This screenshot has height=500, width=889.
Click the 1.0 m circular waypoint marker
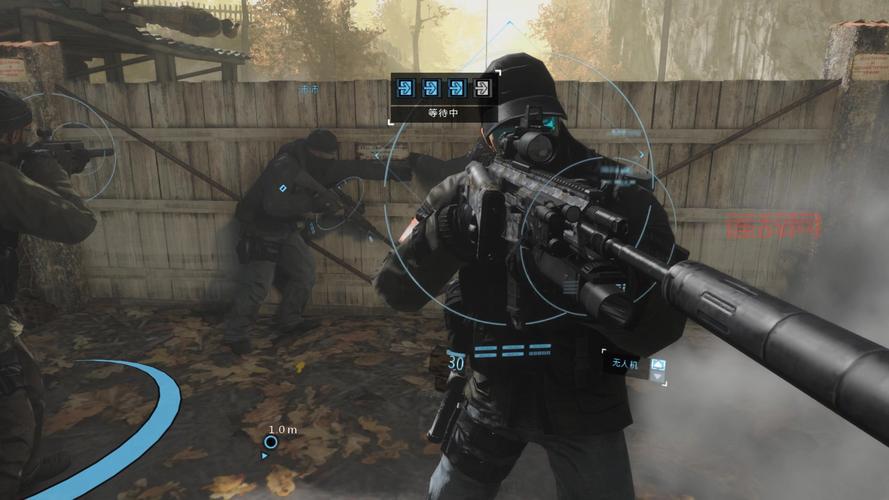coord(271,441)
